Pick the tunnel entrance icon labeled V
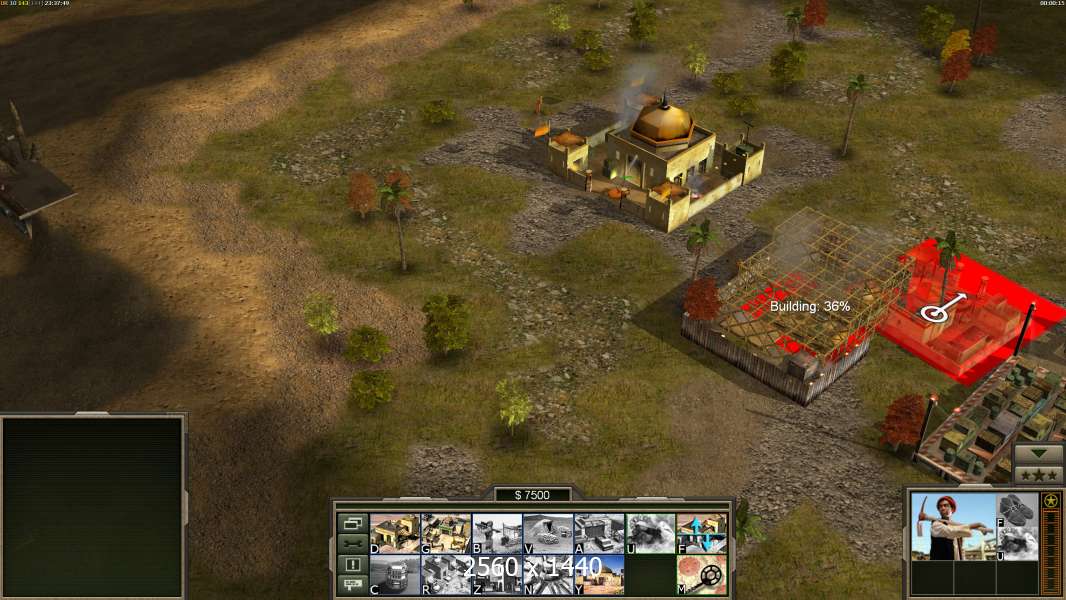Viewport: 1066px width, 600px height. click(548, 534)
